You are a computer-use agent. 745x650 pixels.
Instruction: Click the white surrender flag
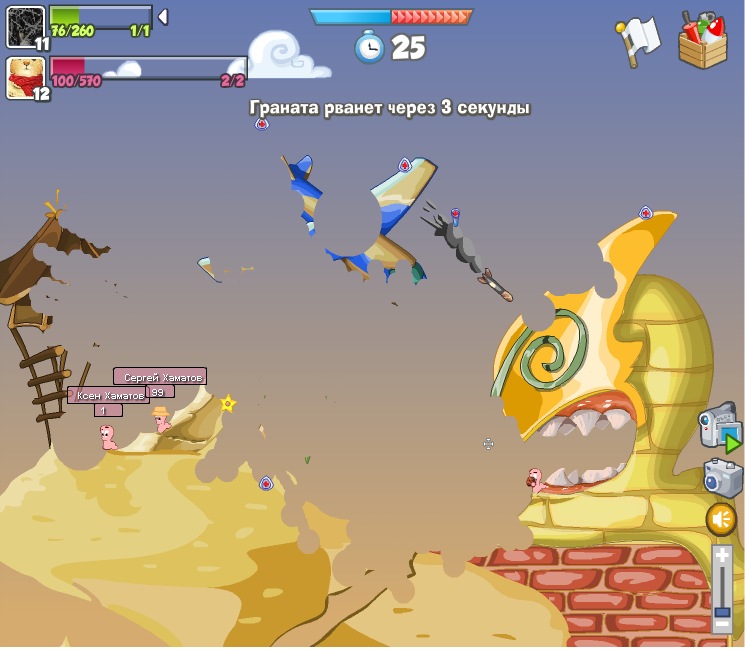[x=638, y=40]
